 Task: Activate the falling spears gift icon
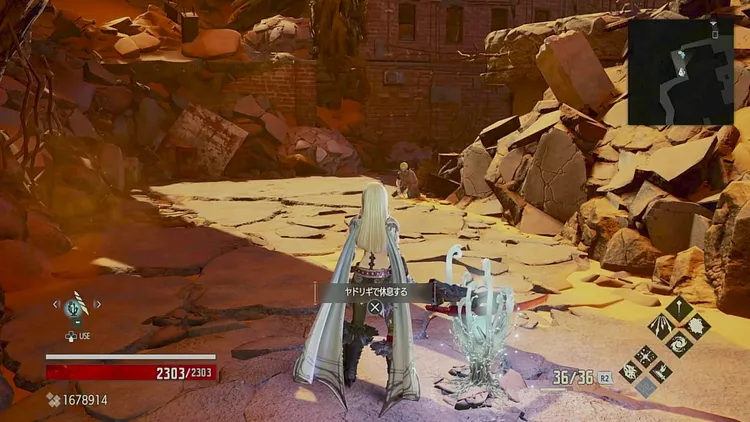pos(661,325)
